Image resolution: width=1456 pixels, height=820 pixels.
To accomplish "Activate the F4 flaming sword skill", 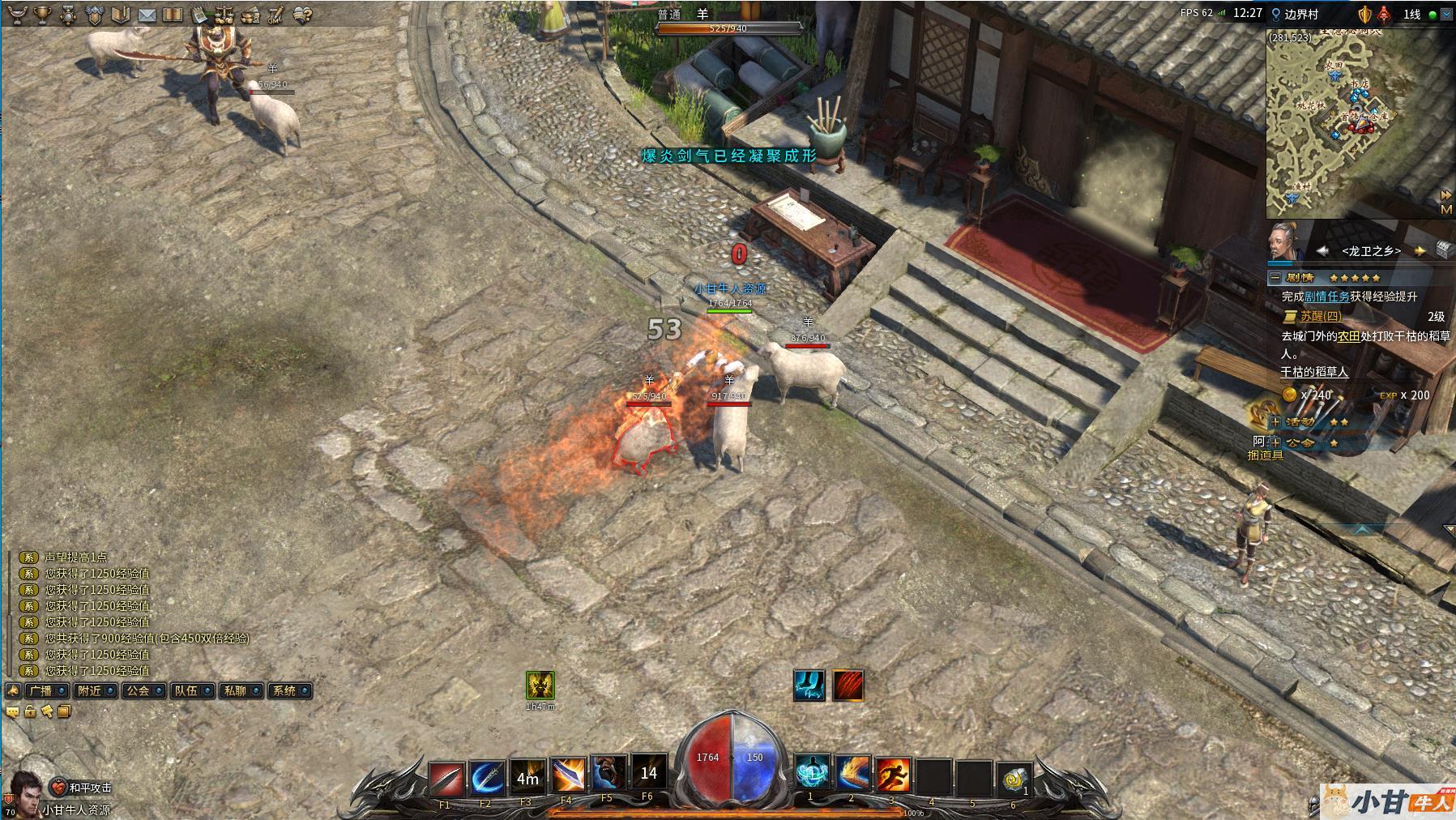I will (567, 776).
